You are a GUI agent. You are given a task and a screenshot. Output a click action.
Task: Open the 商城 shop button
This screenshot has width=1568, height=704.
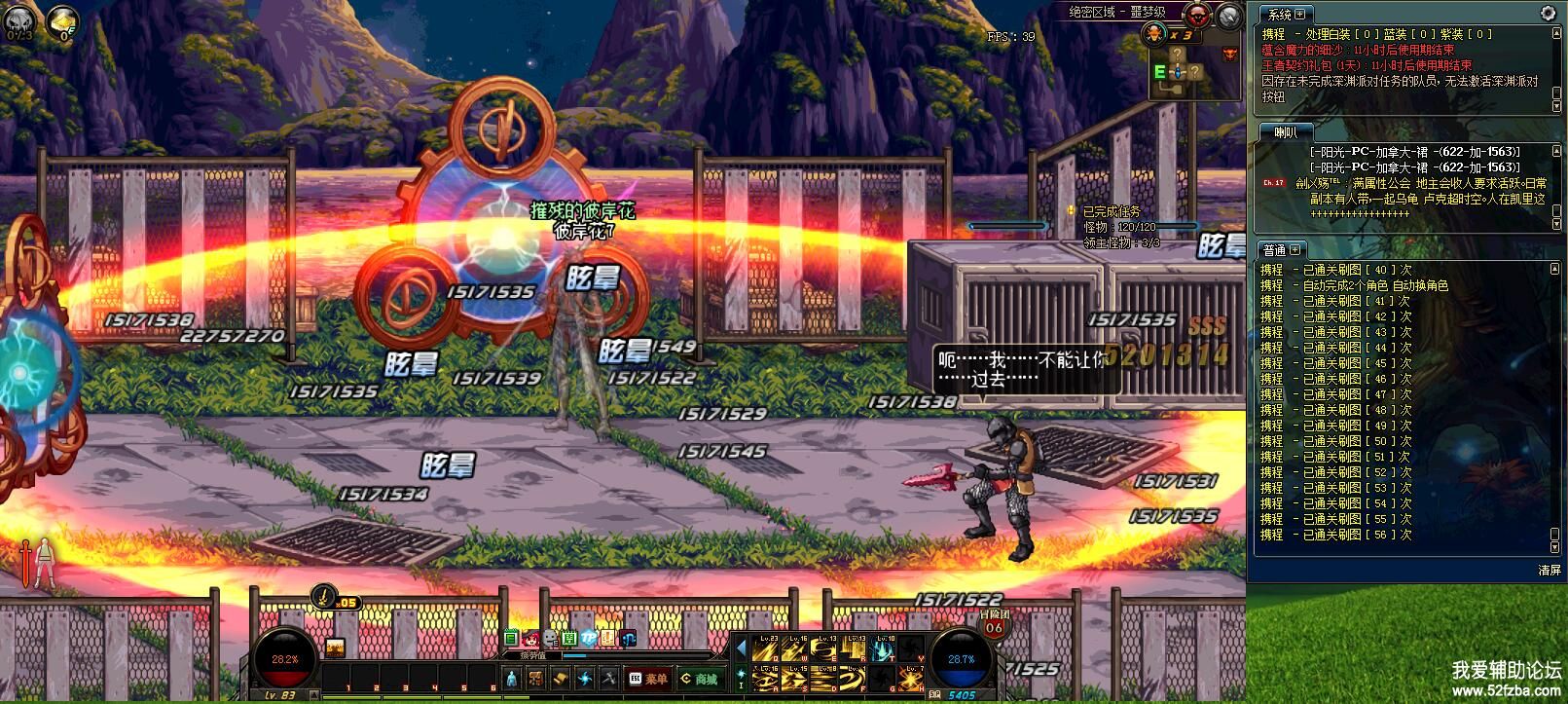(699, 679)
